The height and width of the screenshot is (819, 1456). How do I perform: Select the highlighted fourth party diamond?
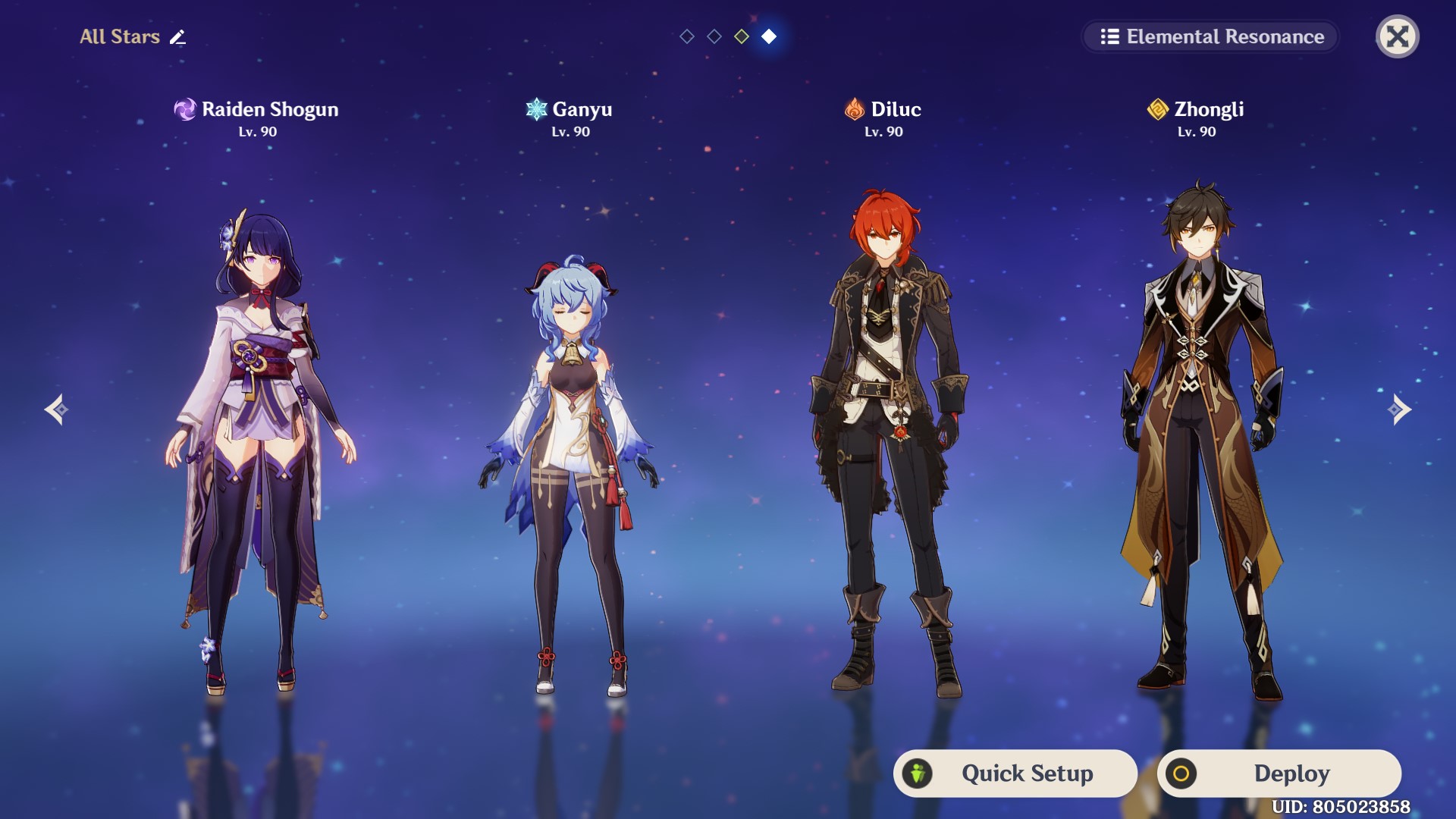(x=769, y=36)
